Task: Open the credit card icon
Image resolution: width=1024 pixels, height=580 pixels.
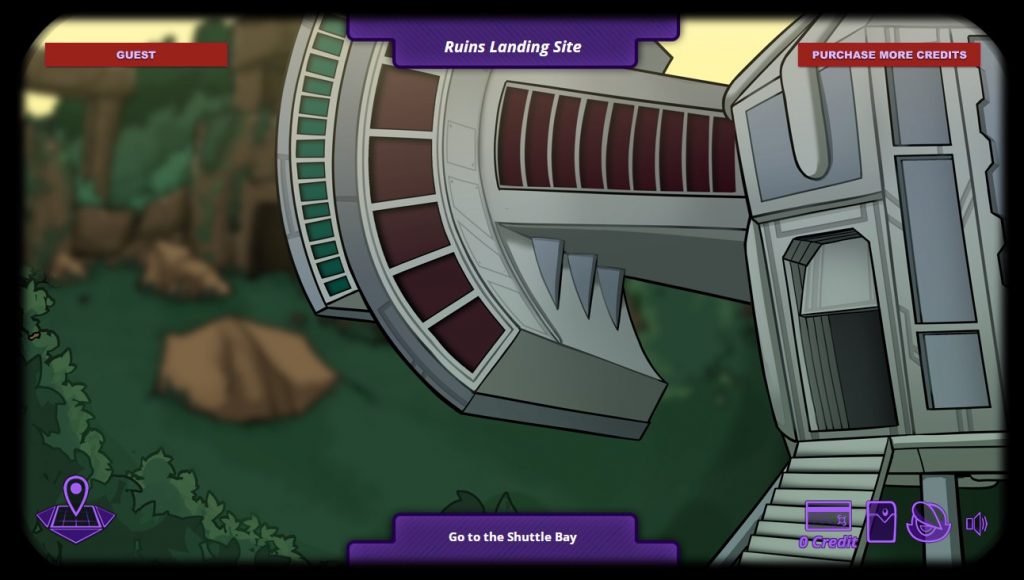Action: (x=828, y=517)
